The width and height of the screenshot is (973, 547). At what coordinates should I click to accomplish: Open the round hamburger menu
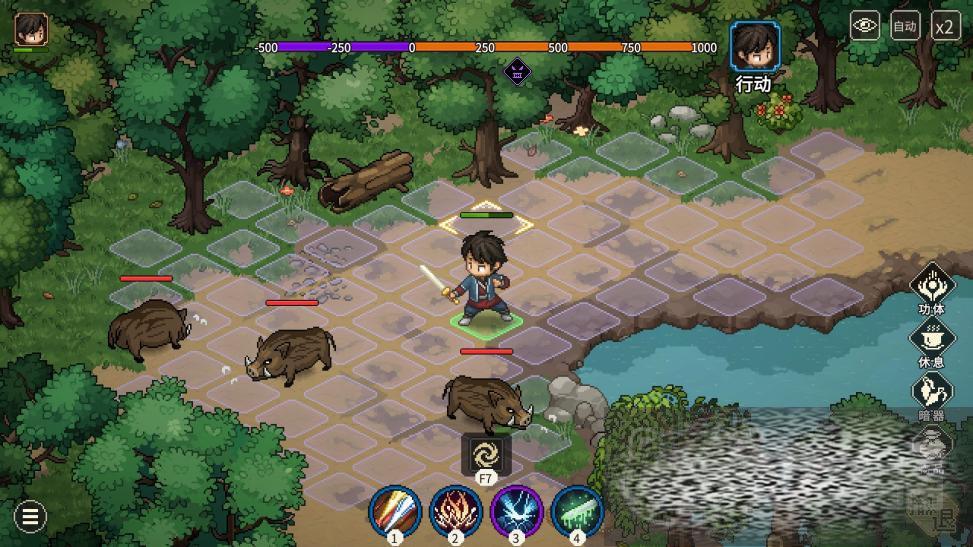click(30, 516)
